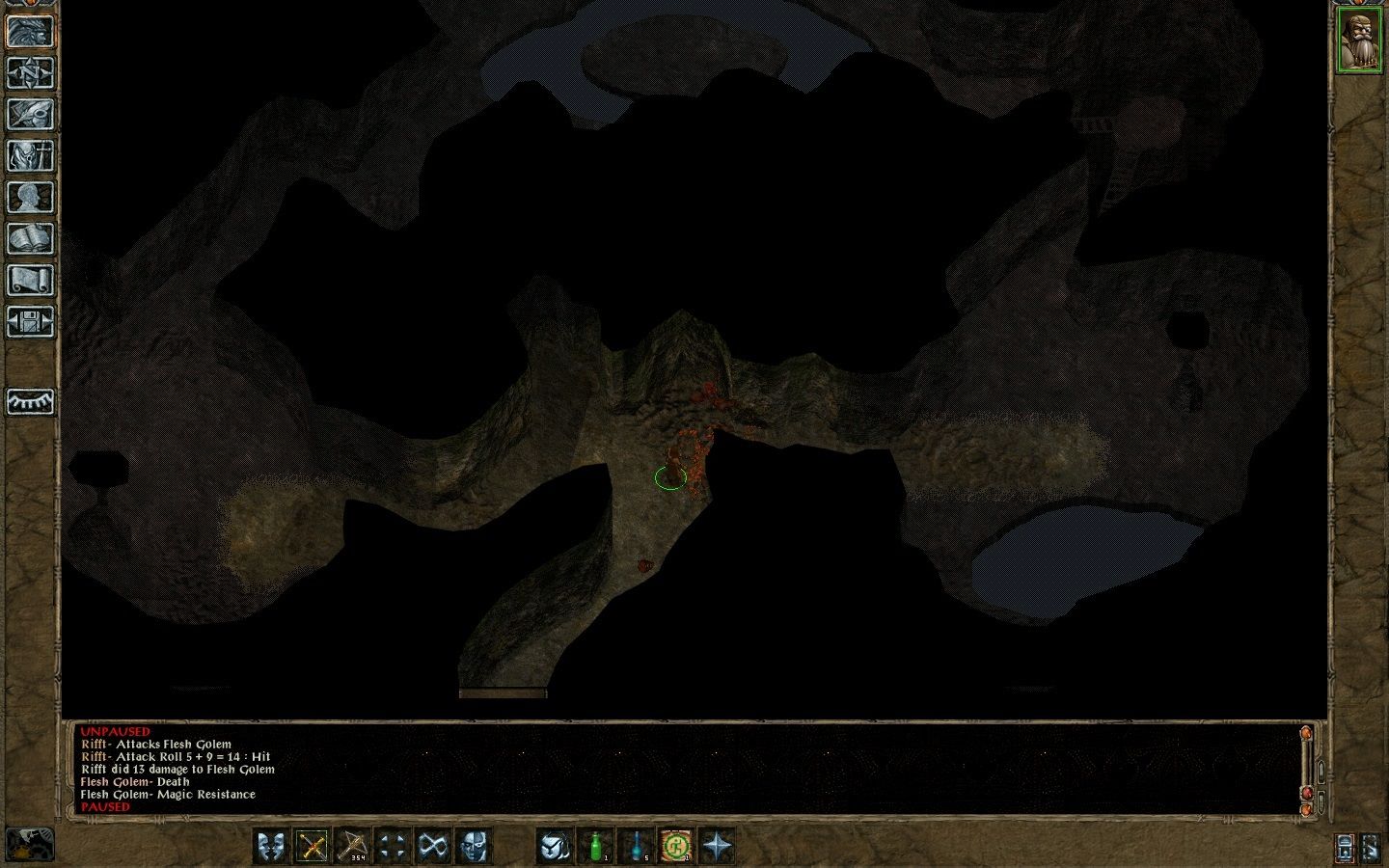Activate stealth with the half-face icon
1389x868 pixels.
coord(473,846)
